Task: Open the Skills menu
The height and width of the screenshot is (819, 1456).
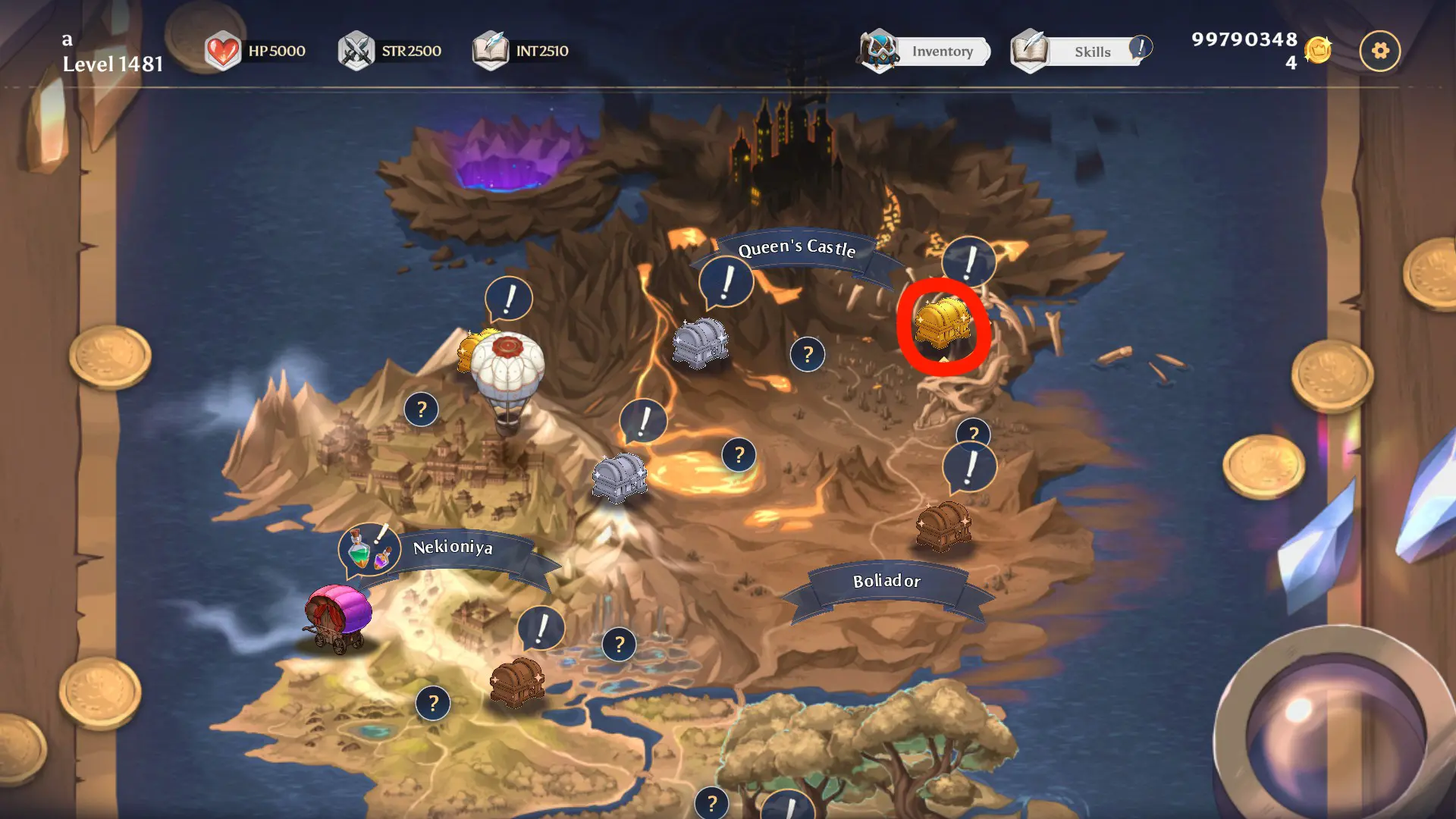Action: click(x=1080, y=52)
